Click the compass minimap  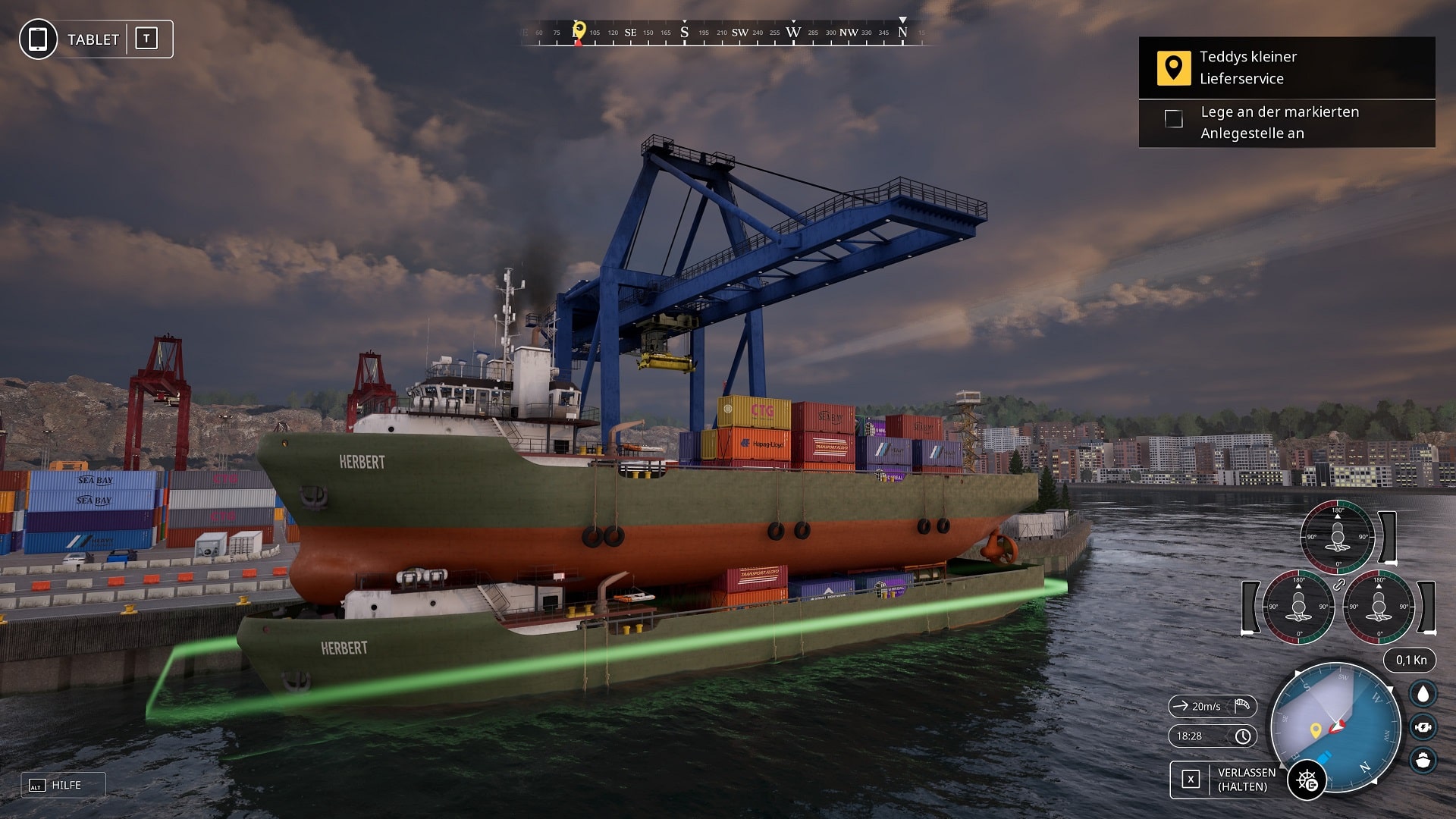[x=1335, y=728]
